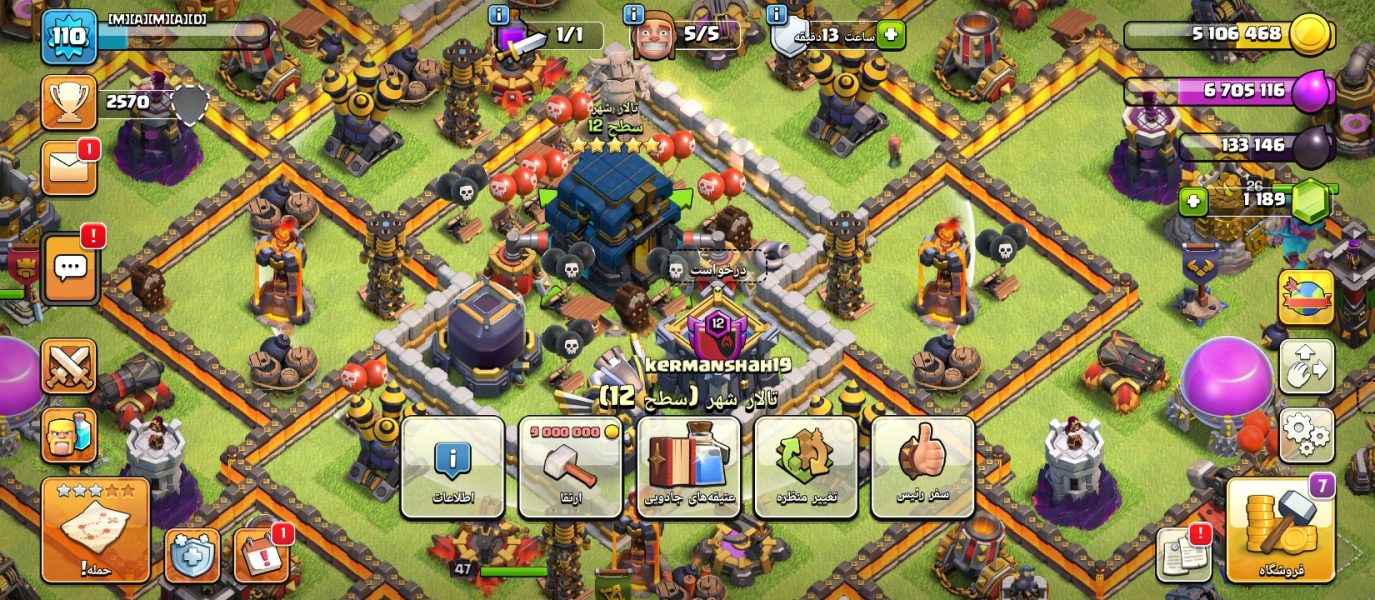This screenshot has height=600, width=1375.
Task: Open the village layout editor hand icon
Action: click(1306, 366)
